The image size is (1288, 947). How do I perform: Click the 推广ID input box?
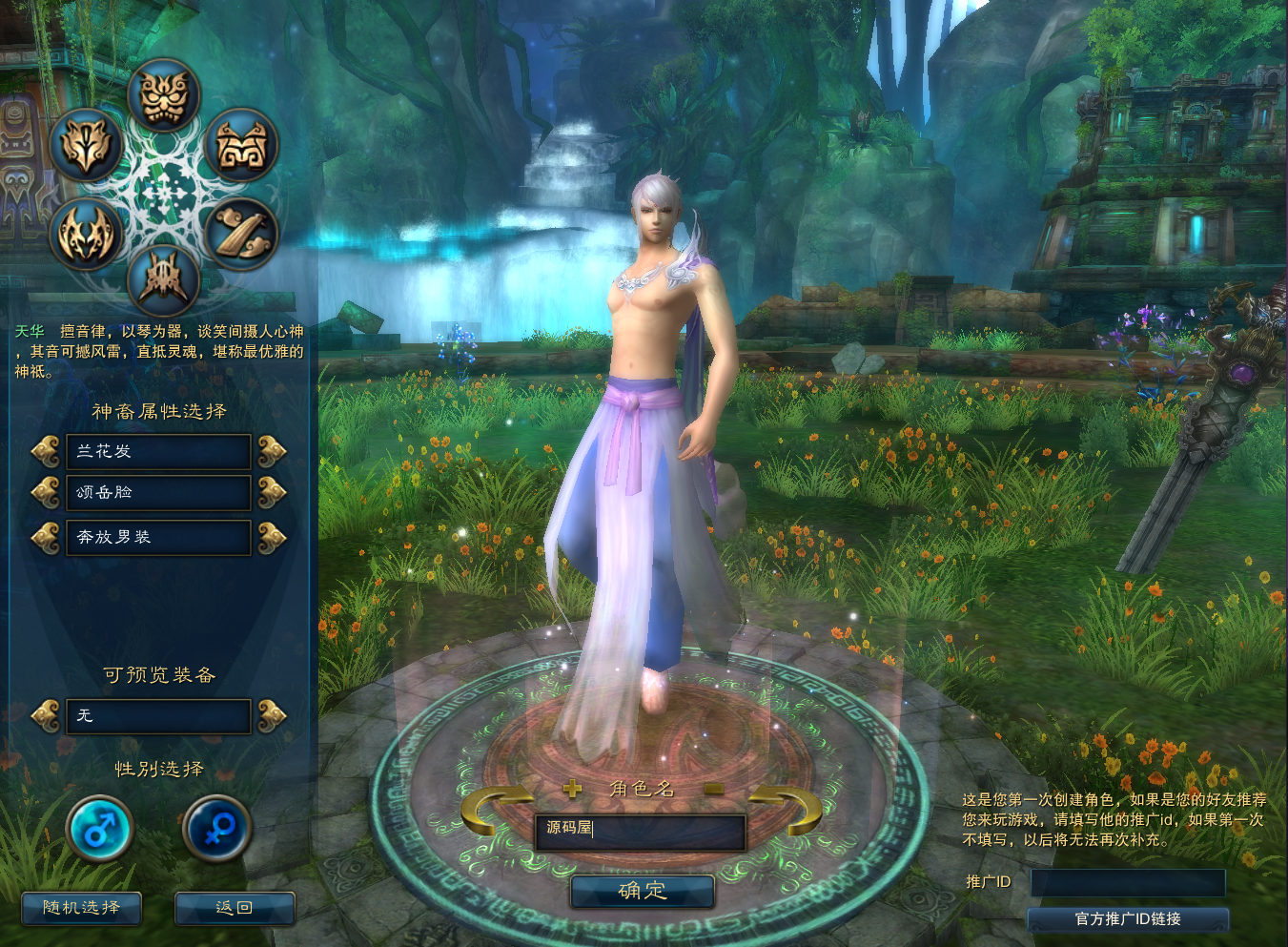[x=1128, y=882]
